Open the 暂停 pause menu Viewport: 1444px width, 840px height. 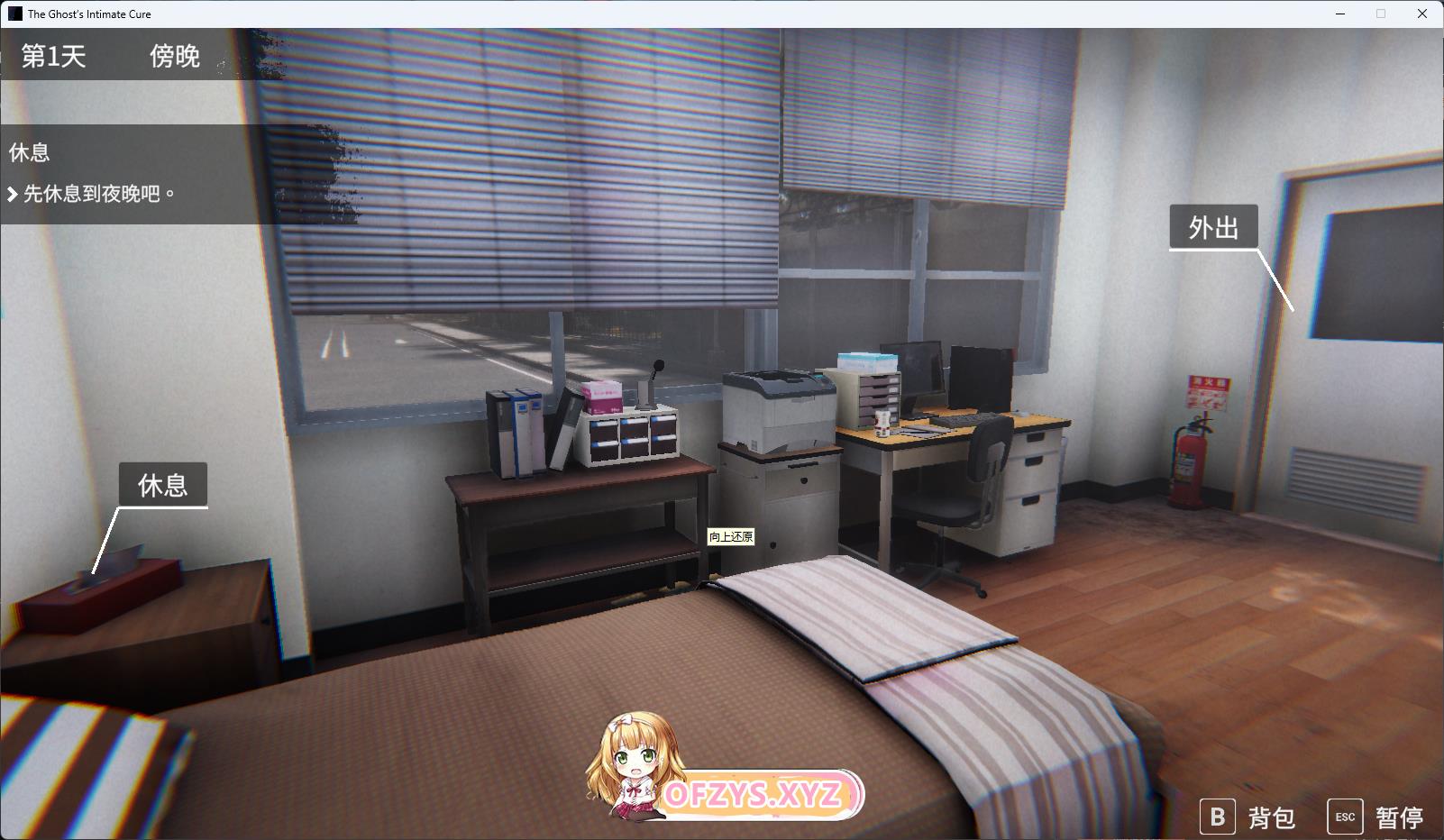tap(1376, 817)
